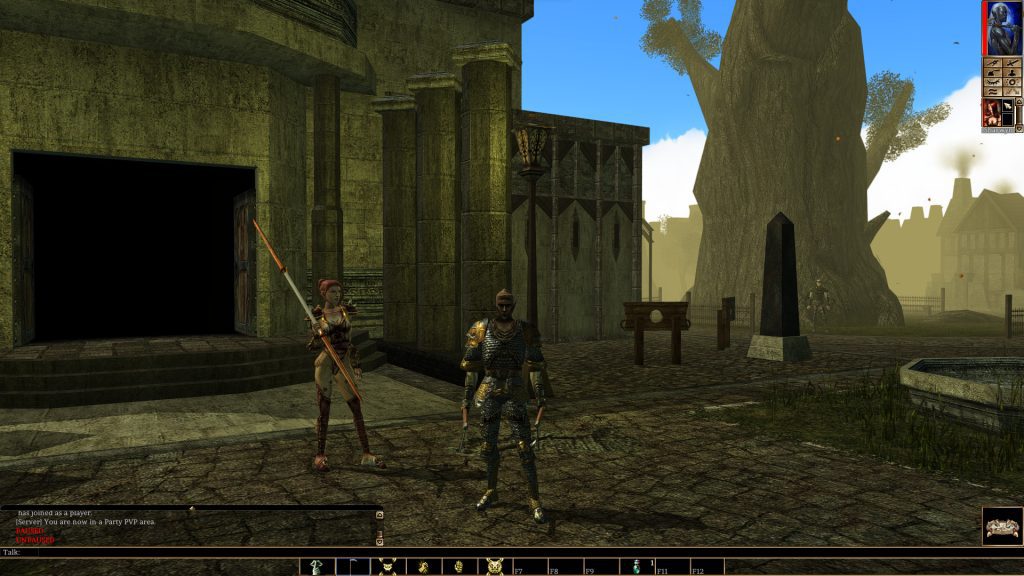This screenshot has height=576, width=1024.
Task: Use the green potion hotbar slot
Action: [636, 567]
